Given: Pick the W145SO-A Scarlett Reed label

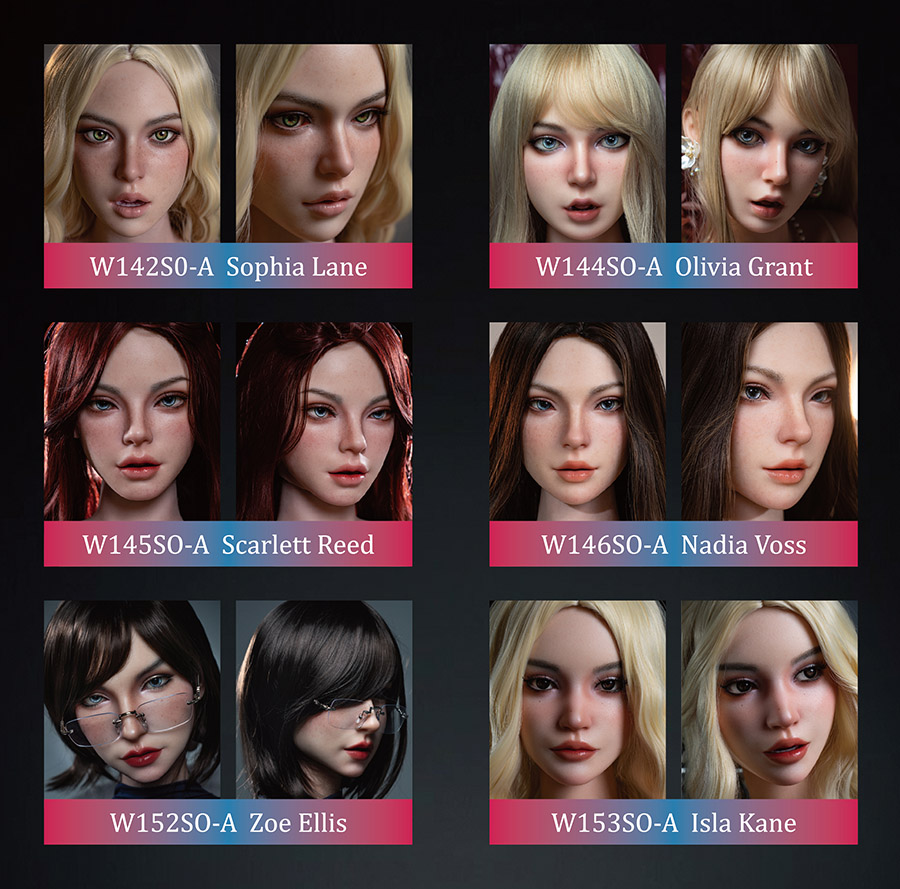Looking at the screenshot, I should pos(228,544).
